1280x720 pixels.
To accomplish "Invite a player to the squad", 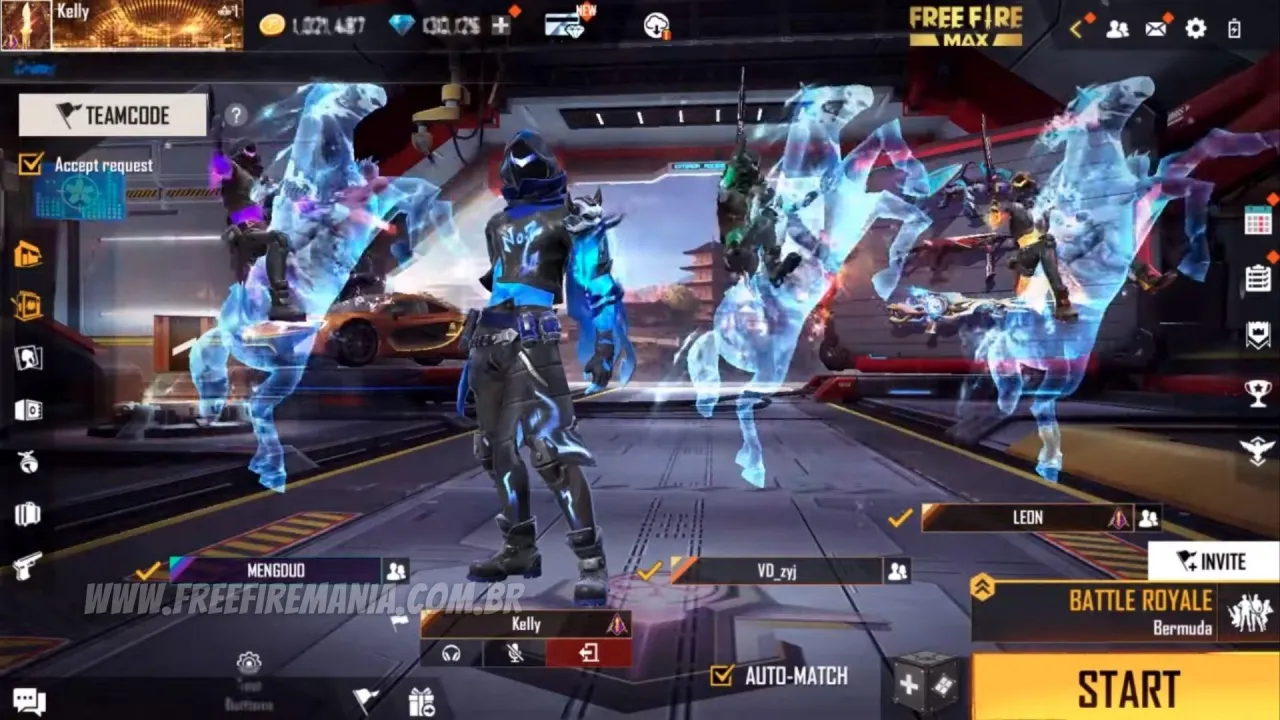I will [1212, 561].
